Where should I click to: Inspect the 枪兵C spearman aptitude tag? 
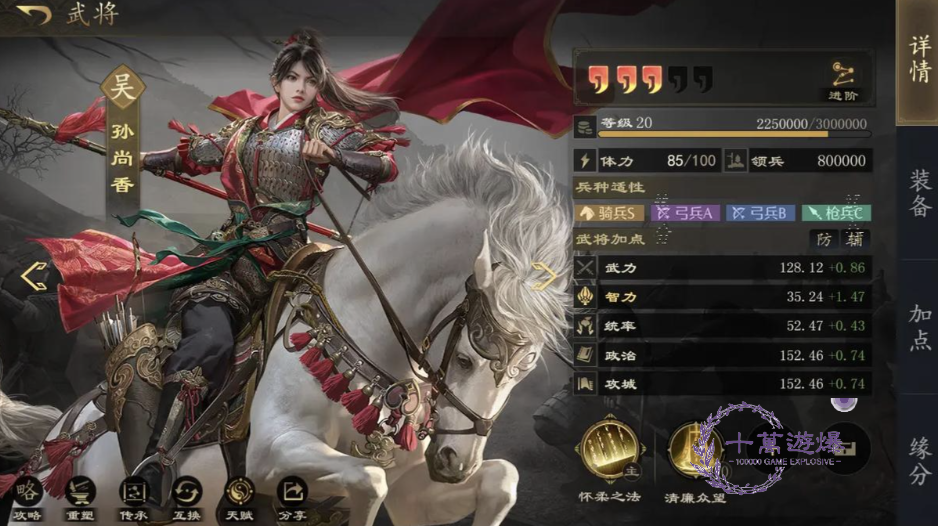pyautogui.click(x=835, y=213)
